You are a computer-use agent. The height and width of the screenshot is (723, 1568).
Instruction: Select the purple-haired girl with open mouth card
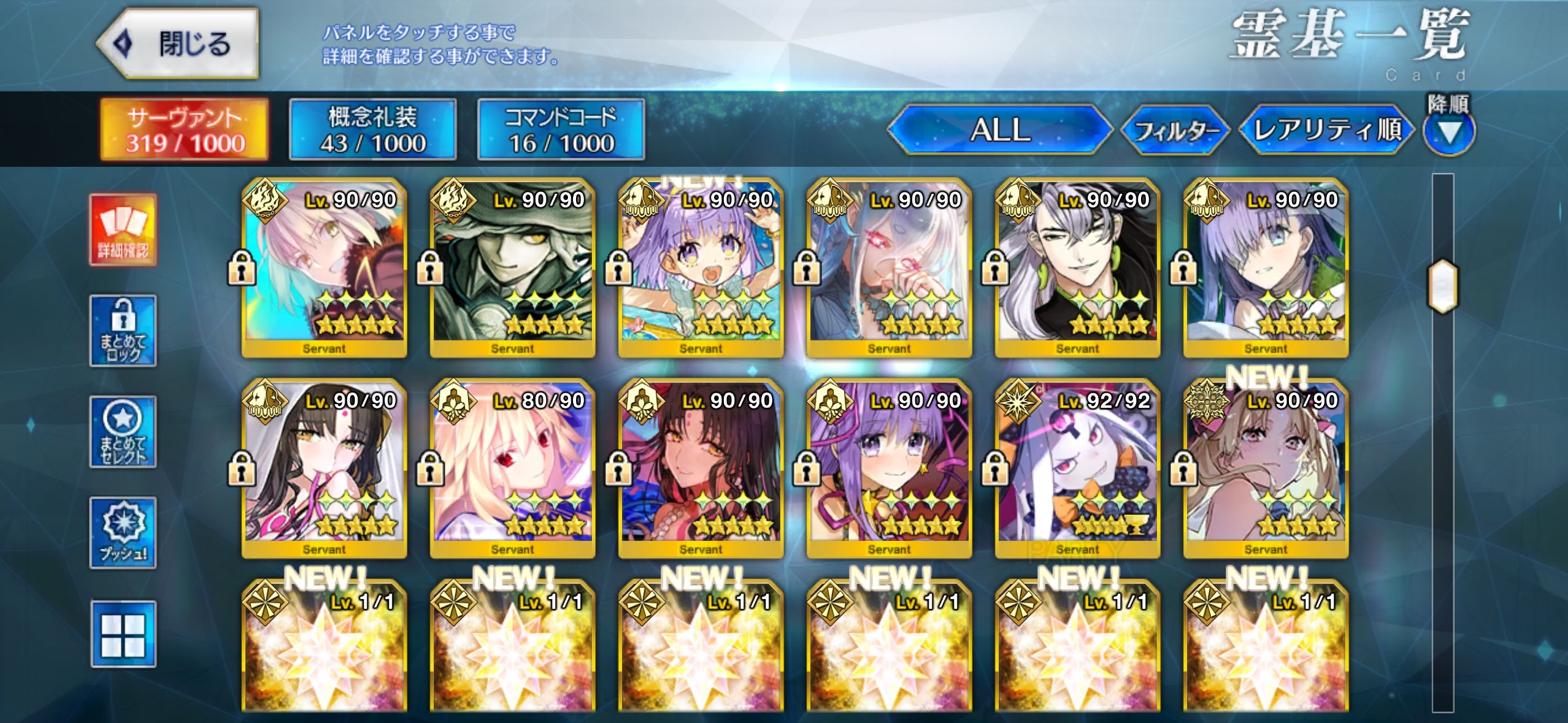click(x=701, y=267)
